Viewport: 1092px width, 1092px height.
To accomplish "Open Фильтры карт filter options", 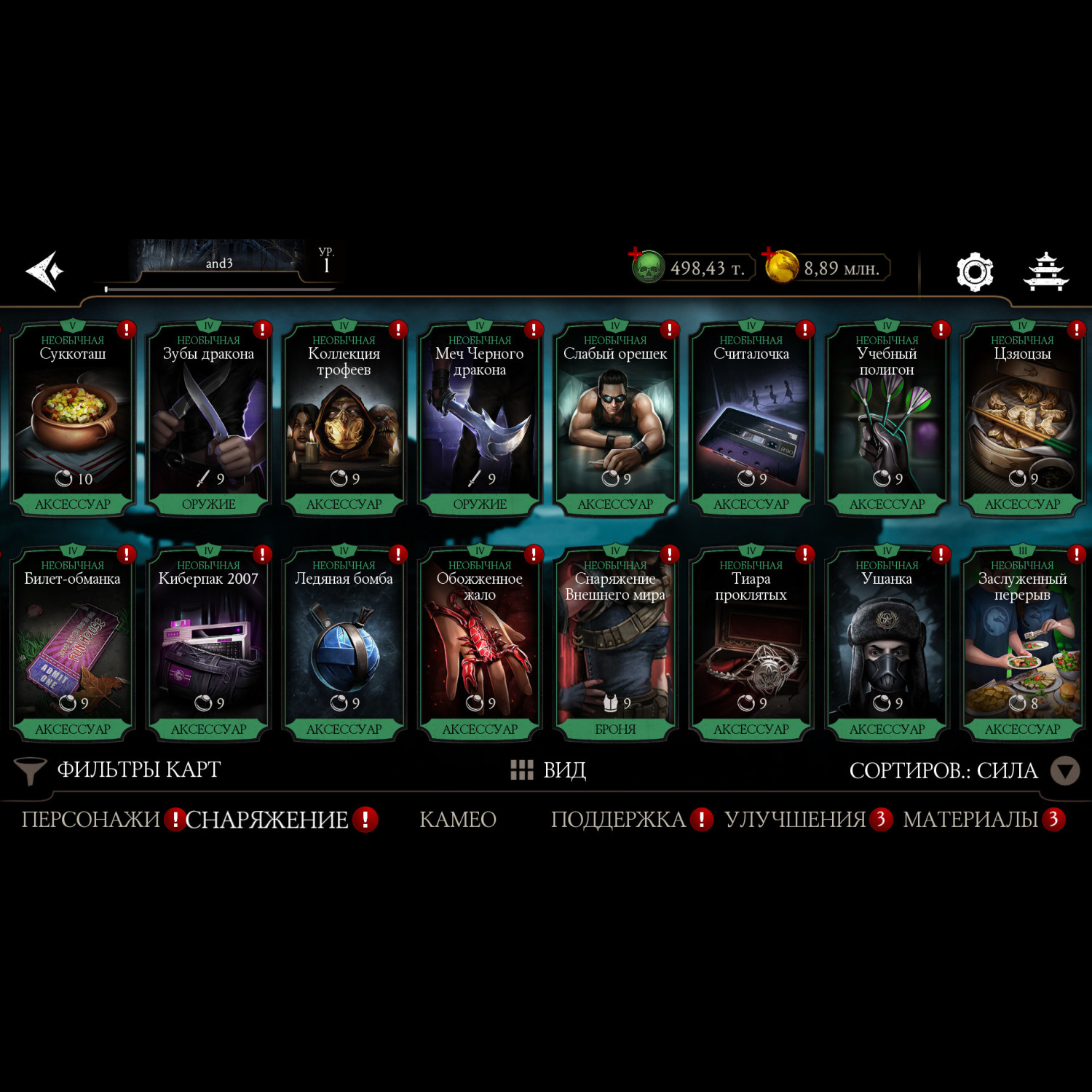I will [x=118, y=770].
